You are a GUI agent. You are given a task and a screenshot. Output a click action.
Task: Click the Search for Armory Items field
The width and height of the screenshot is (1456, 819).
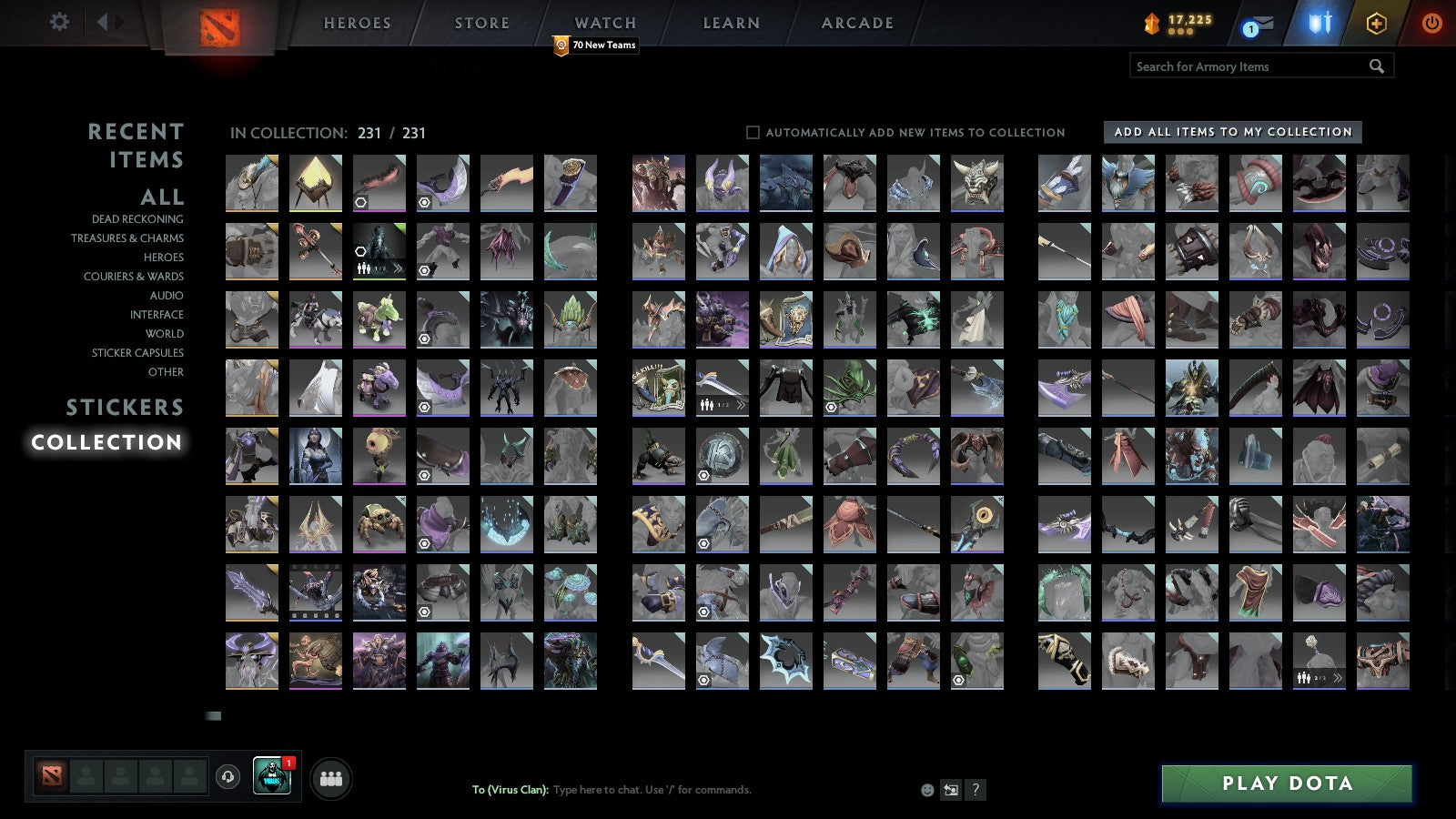pyautogui.click(x=1247, y=66)
